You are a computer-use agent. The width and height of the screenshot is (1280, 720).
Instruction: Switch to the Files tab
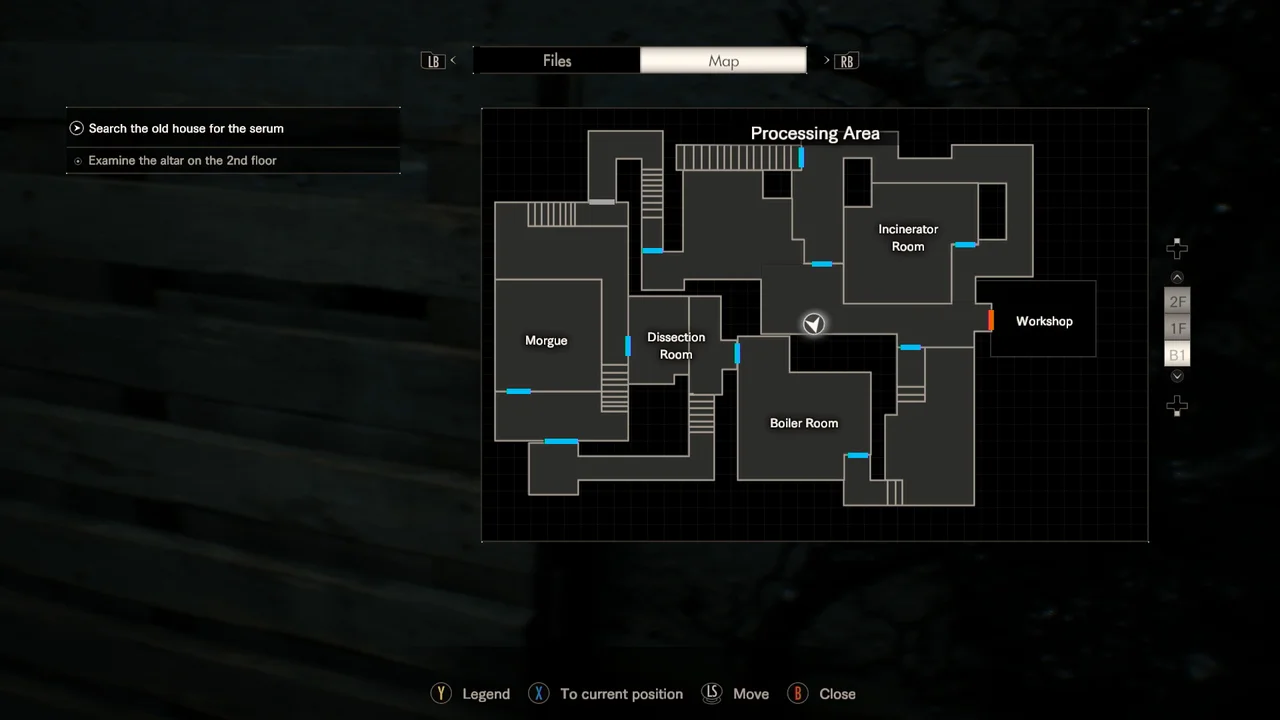pos(556,61)
